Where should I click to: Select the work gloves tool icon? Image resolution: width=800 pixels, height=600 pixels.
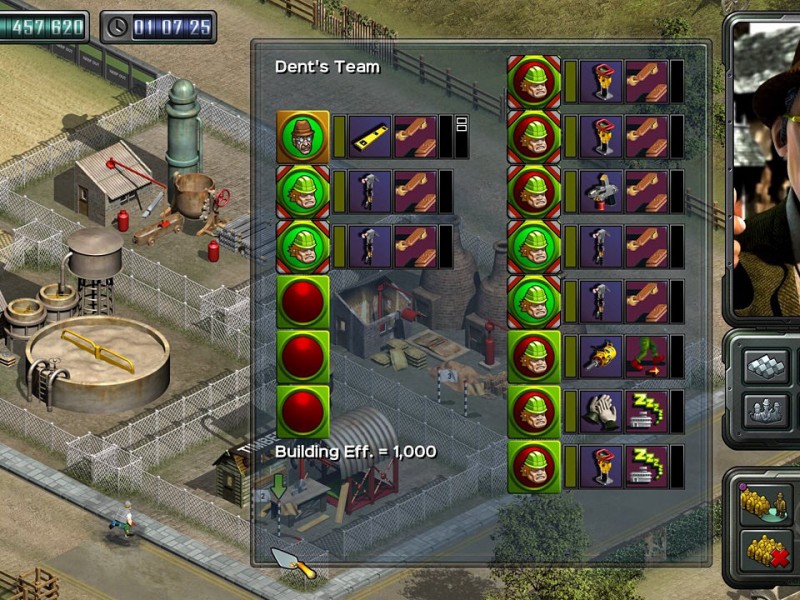pos(601,411)
